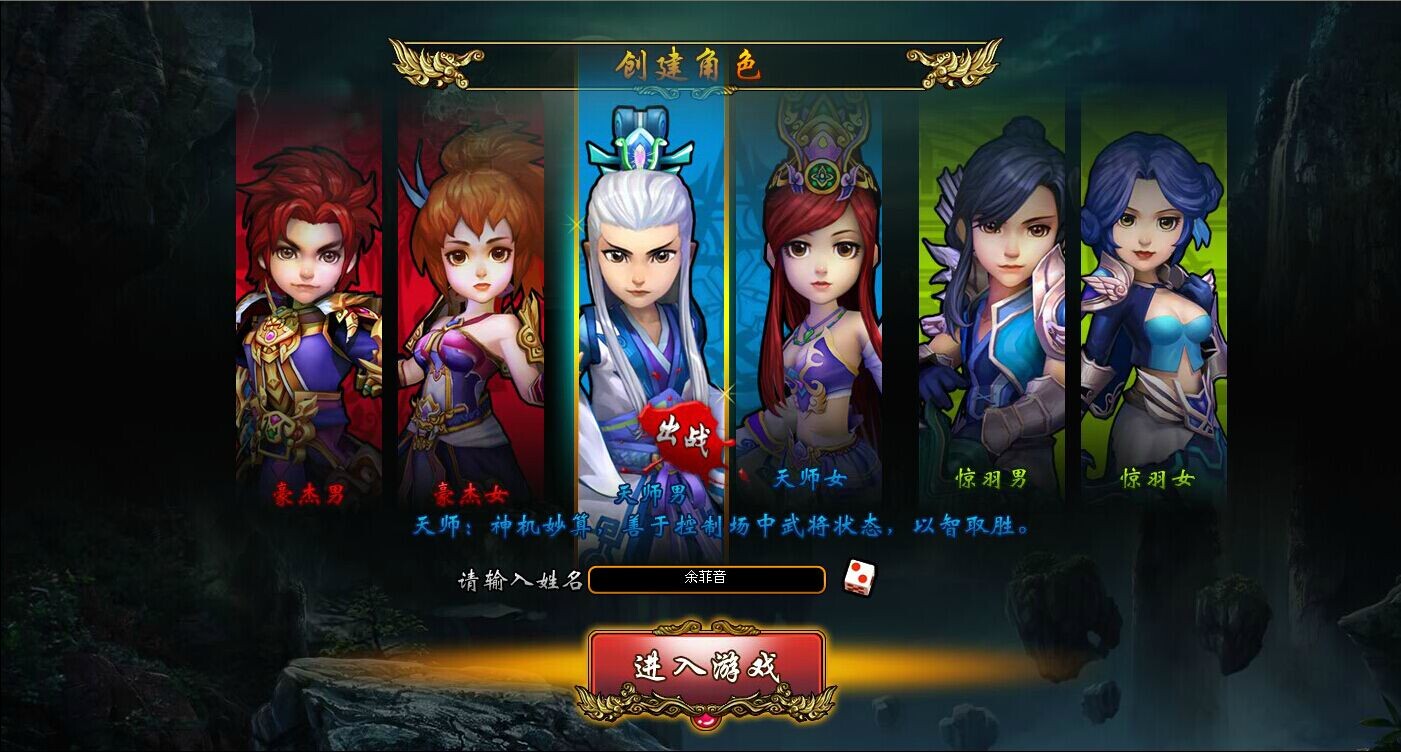This screenshot has width=1401, height=752.
Task: Click the name input showing 余菲音
Action: pyautogui.click(x=707, y=580)
